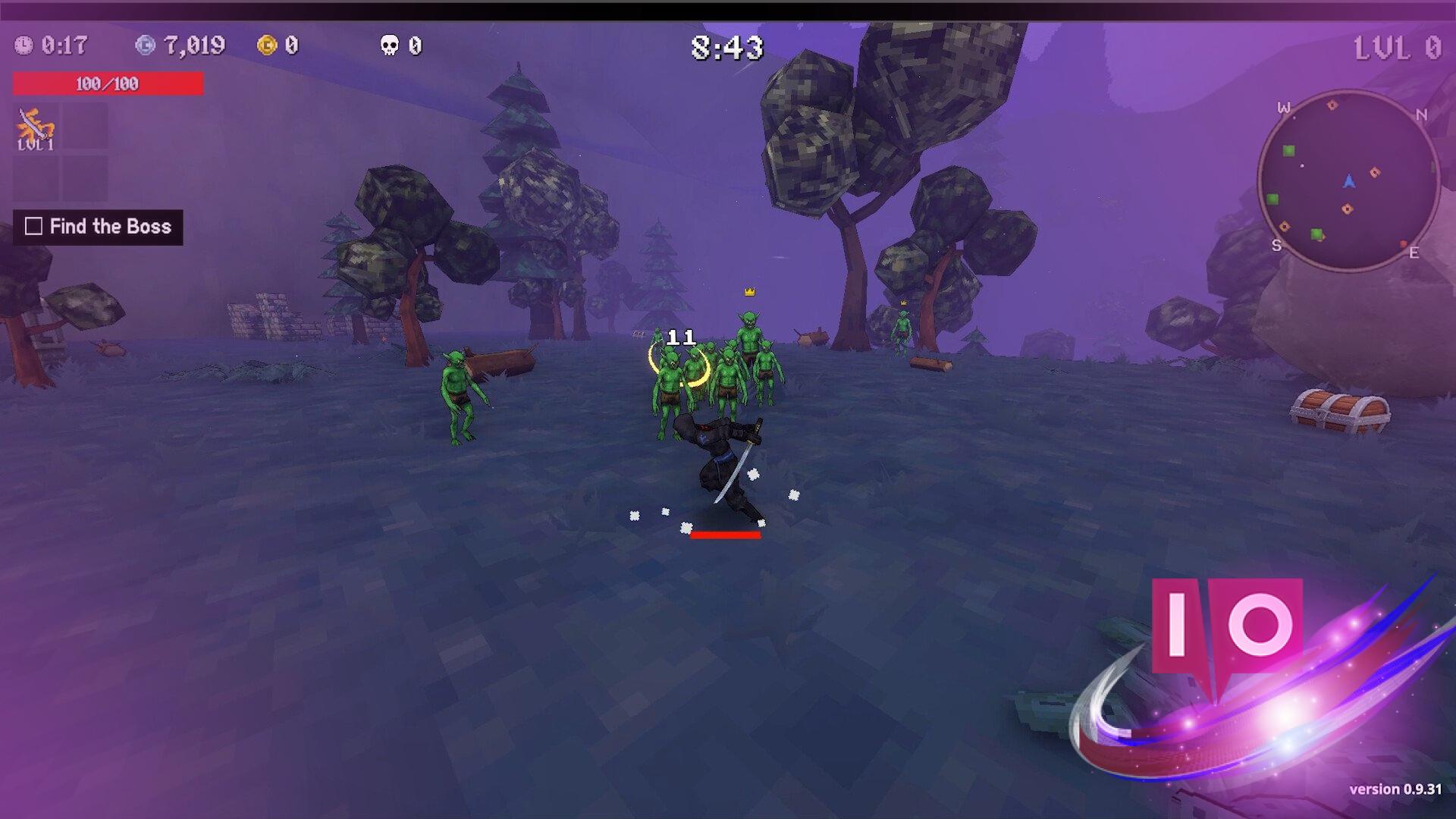The image size is (1456, 819).
Task: Click the skull kill counter icon
Action: click(390, 47)
